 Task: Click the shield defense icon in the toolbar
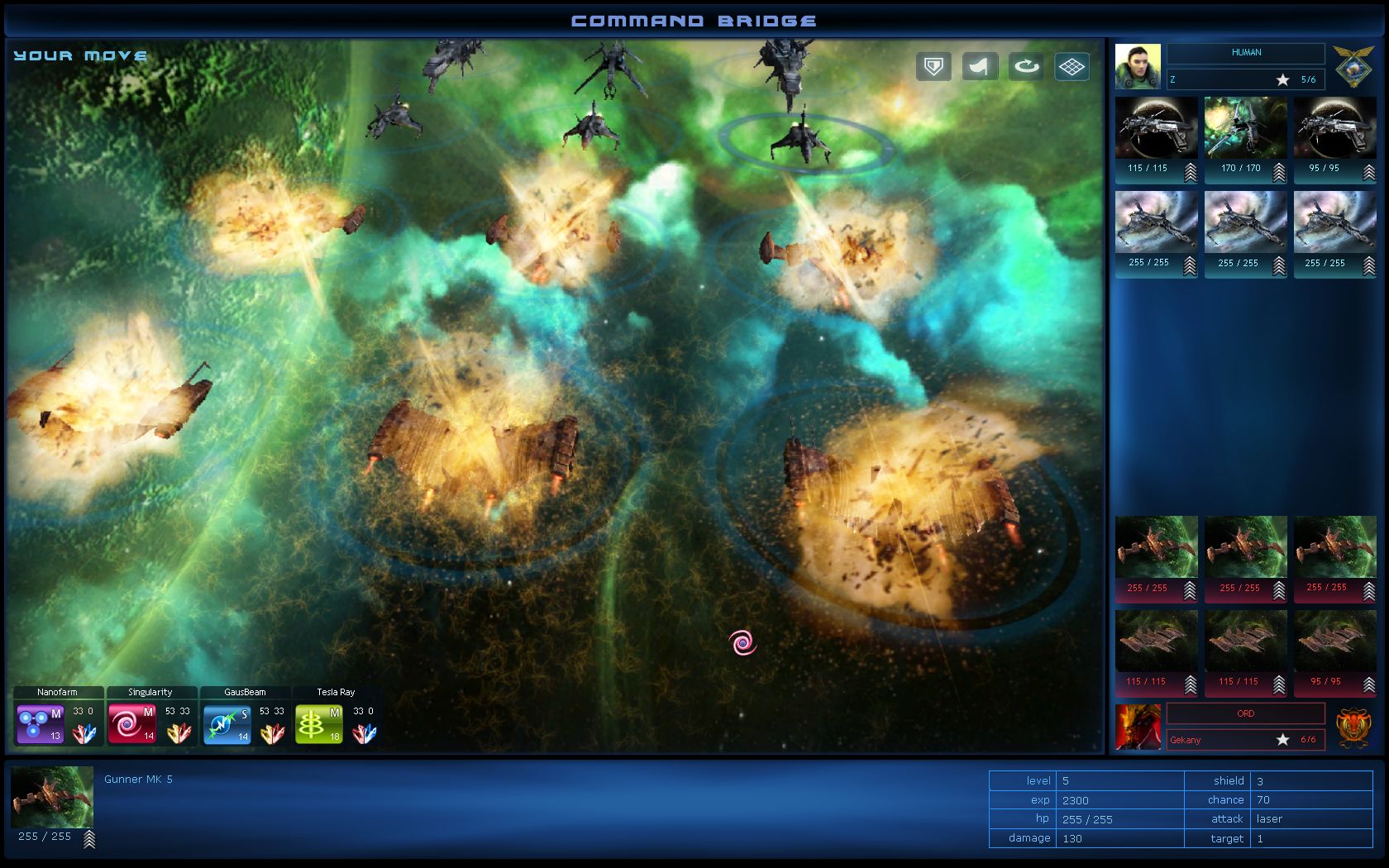click(933, 66)
